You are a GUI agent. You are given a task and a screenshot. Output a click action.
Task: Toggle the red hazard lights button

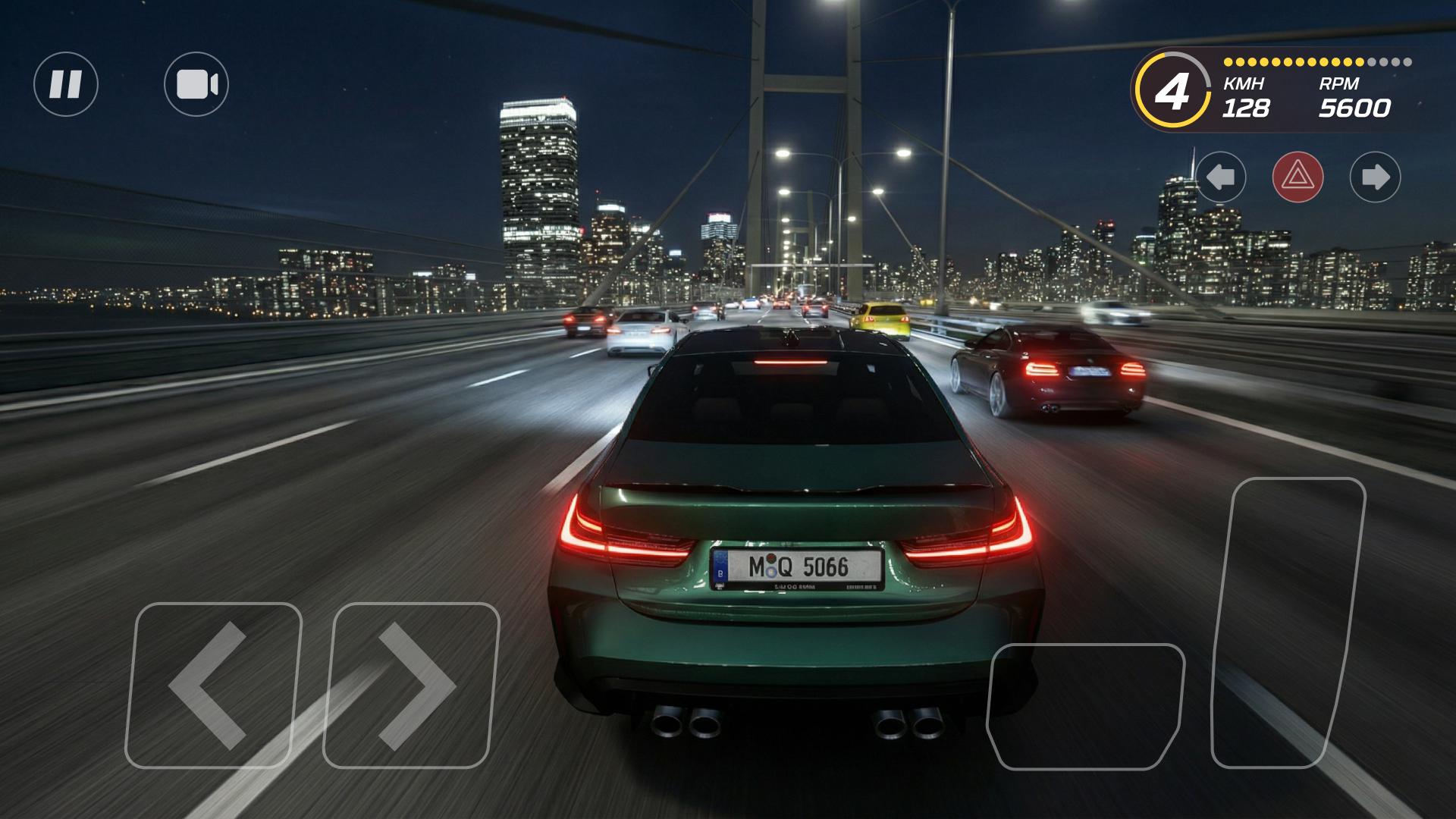1298,177
